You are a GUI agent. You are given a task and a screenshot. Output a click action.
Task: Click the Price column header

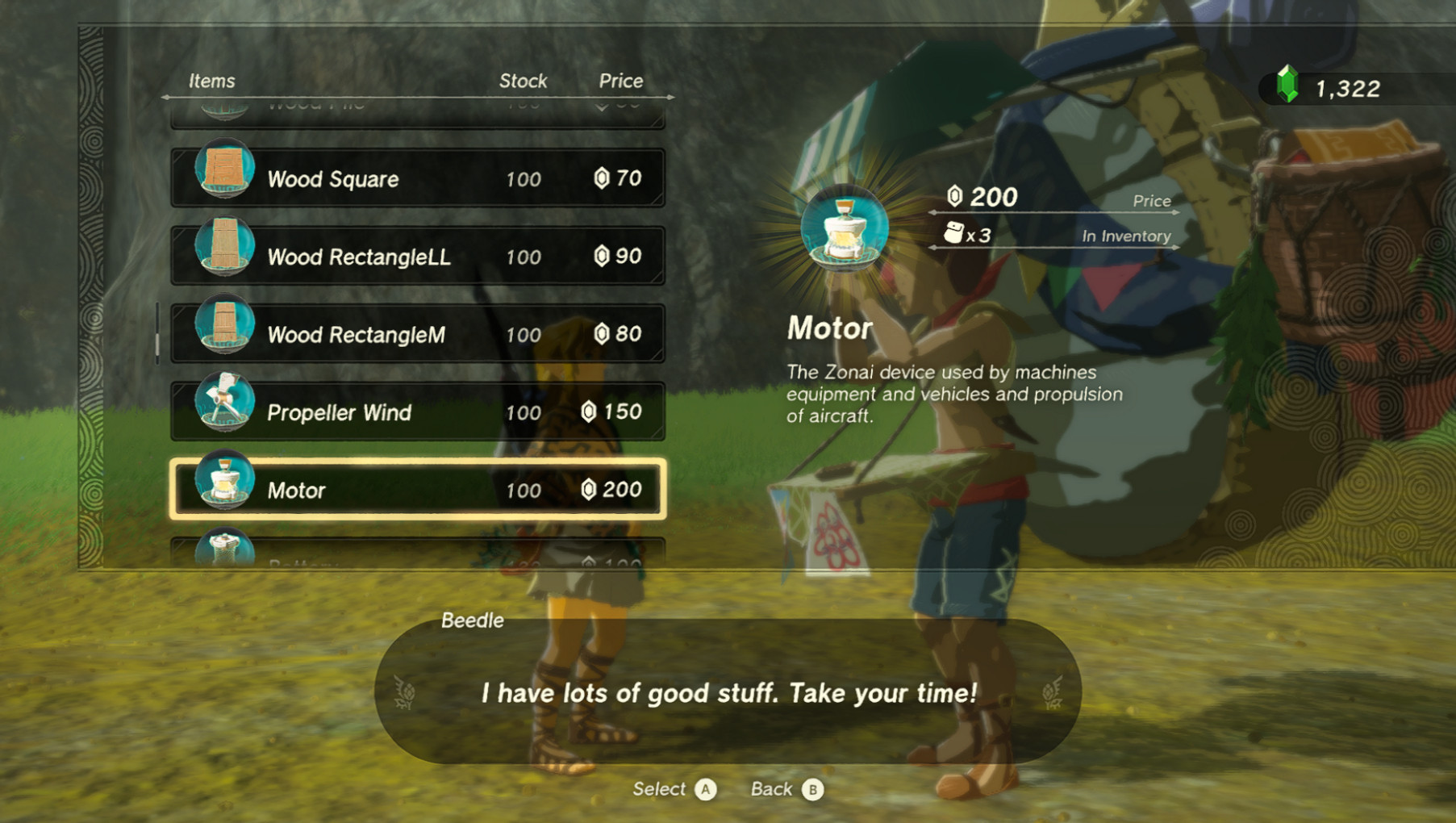(x=620, y=80)
